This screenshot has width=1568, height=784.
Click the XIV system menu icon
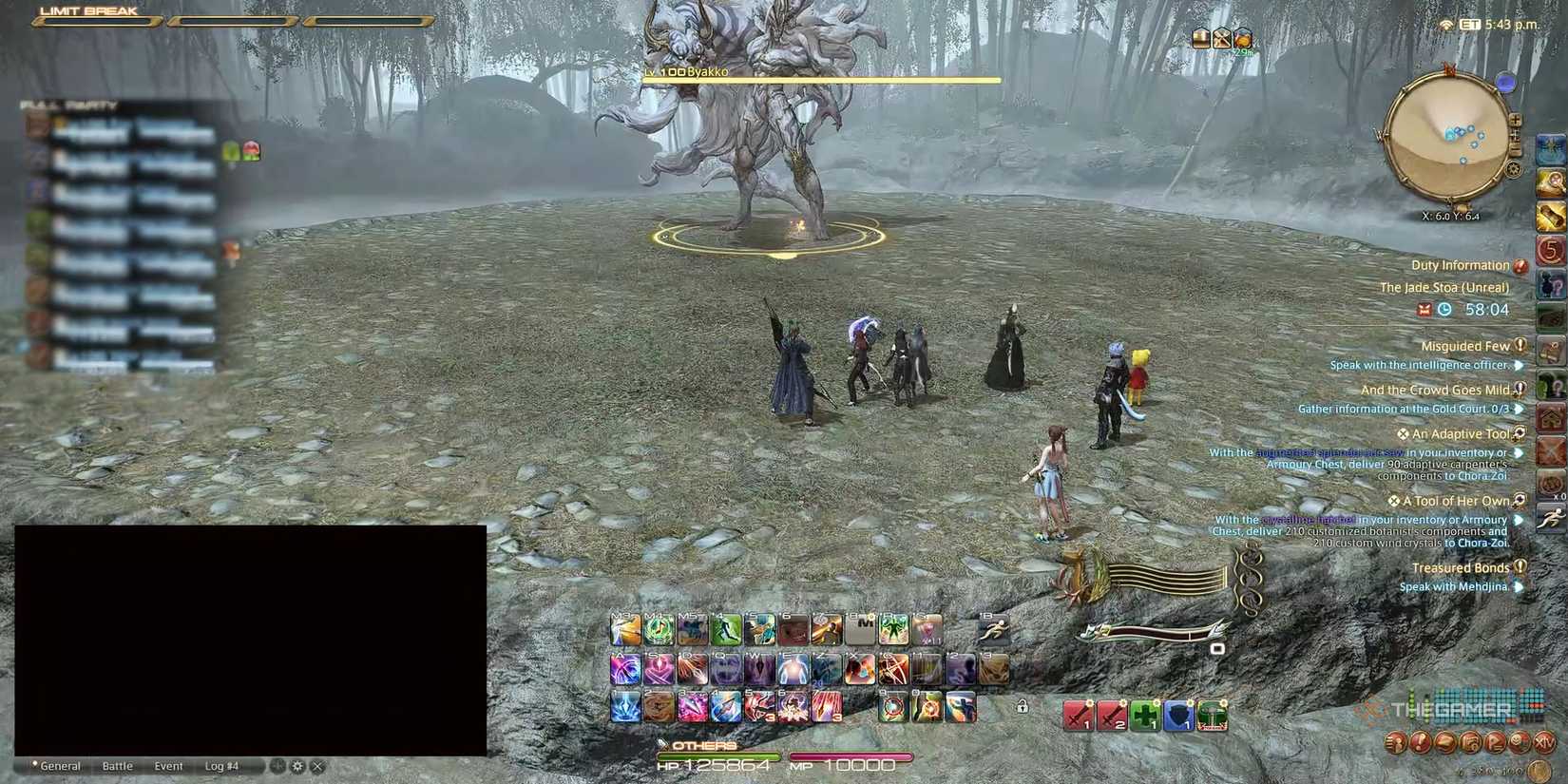tap(1544, 742)
